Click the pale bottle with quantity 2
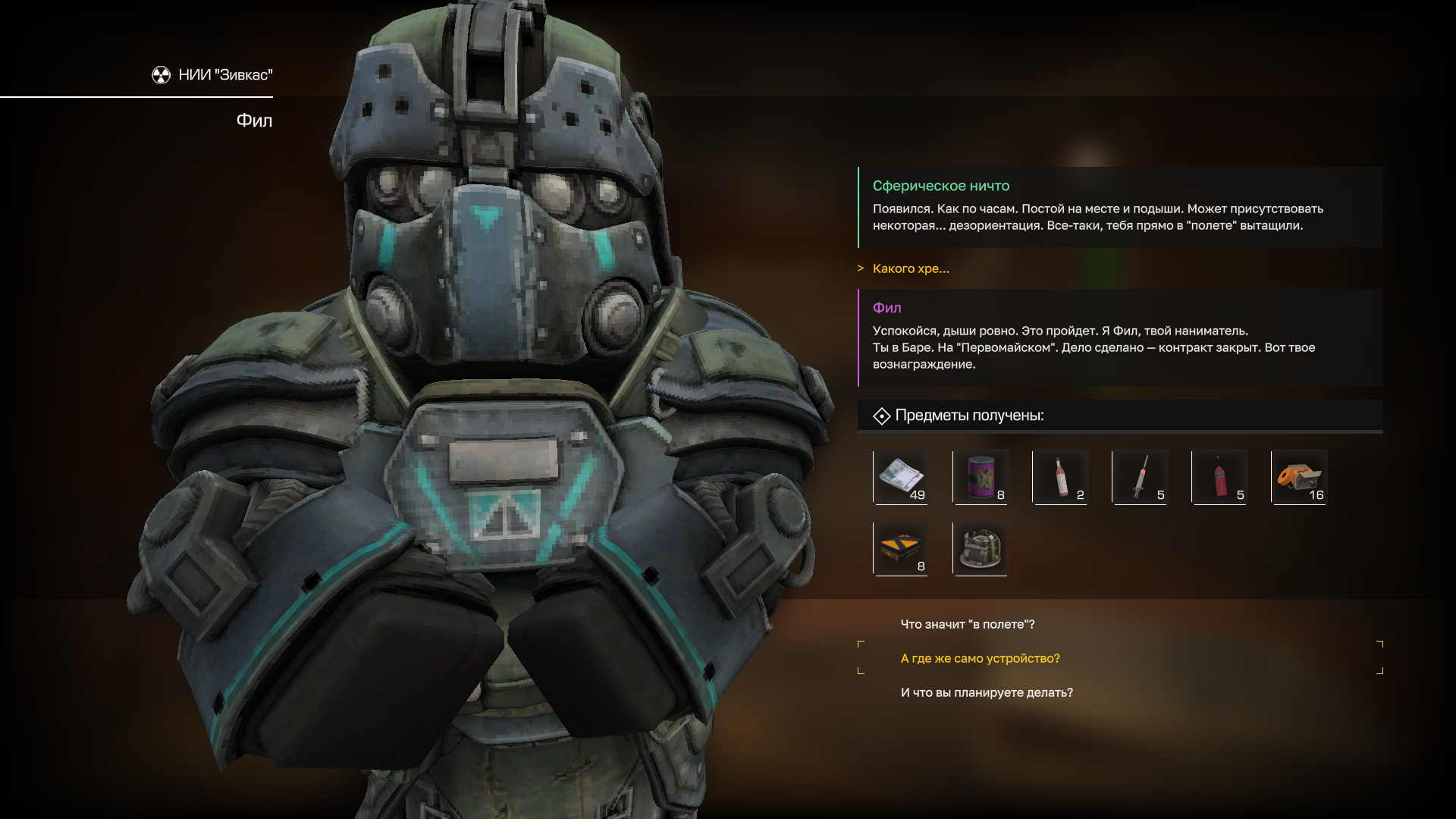1456x819 pixels. tap(1060, 477)
